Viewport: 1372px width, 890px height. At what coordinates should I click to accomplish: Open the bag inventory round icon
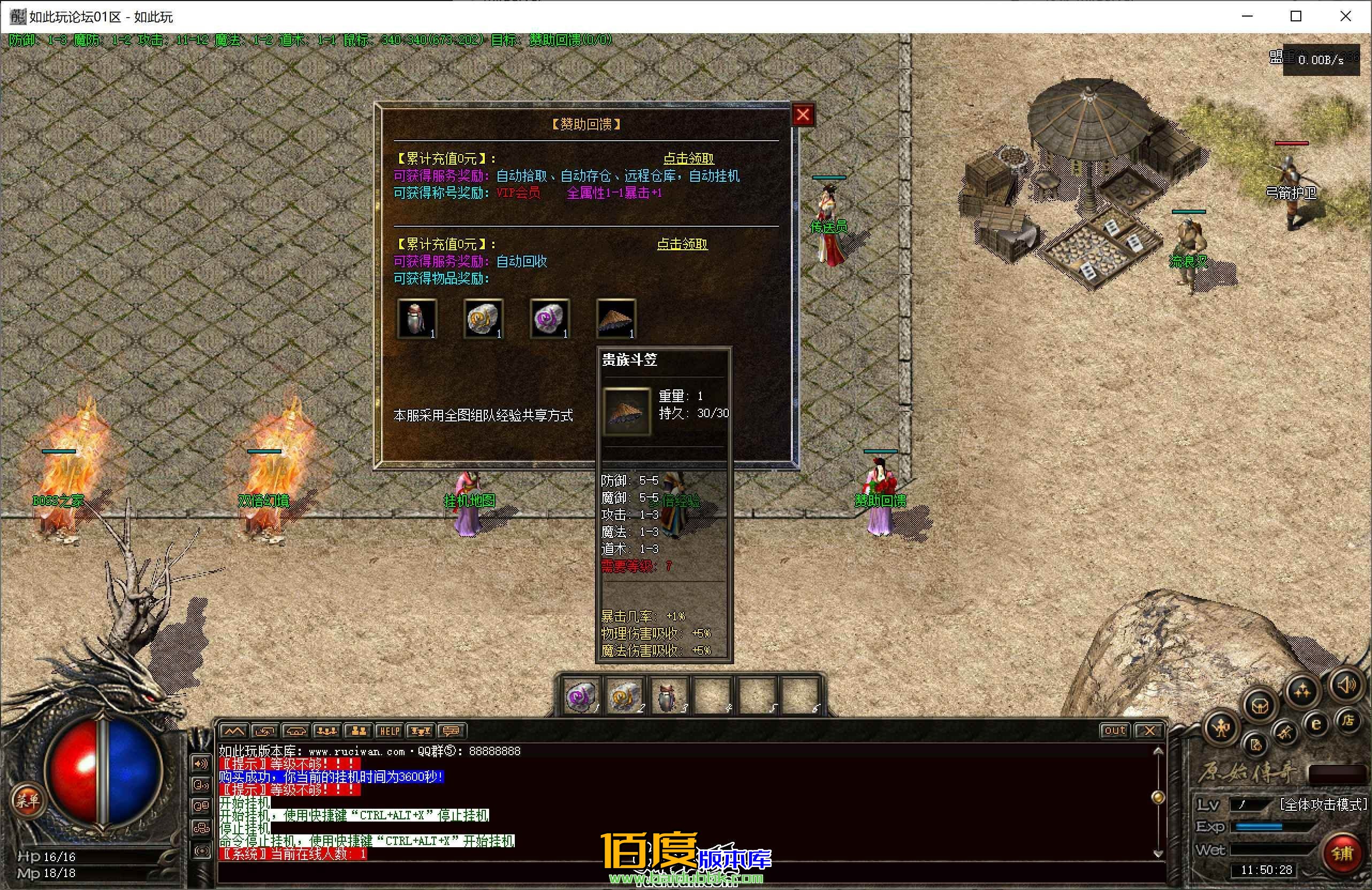1260,704
